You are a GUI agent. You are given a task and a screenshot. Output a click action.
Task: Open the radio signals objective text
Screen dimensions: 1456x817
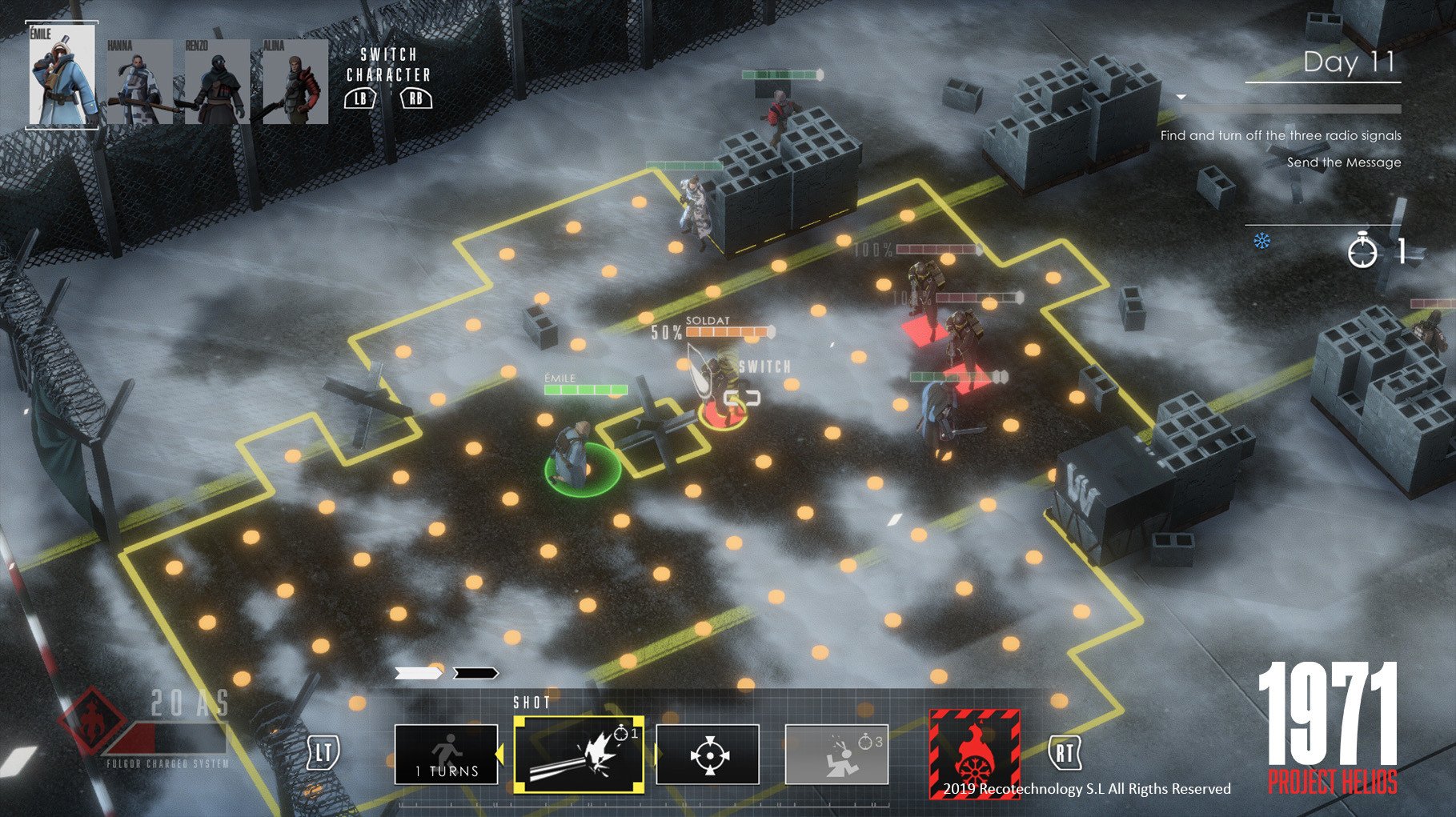[x=1281, y=136]
